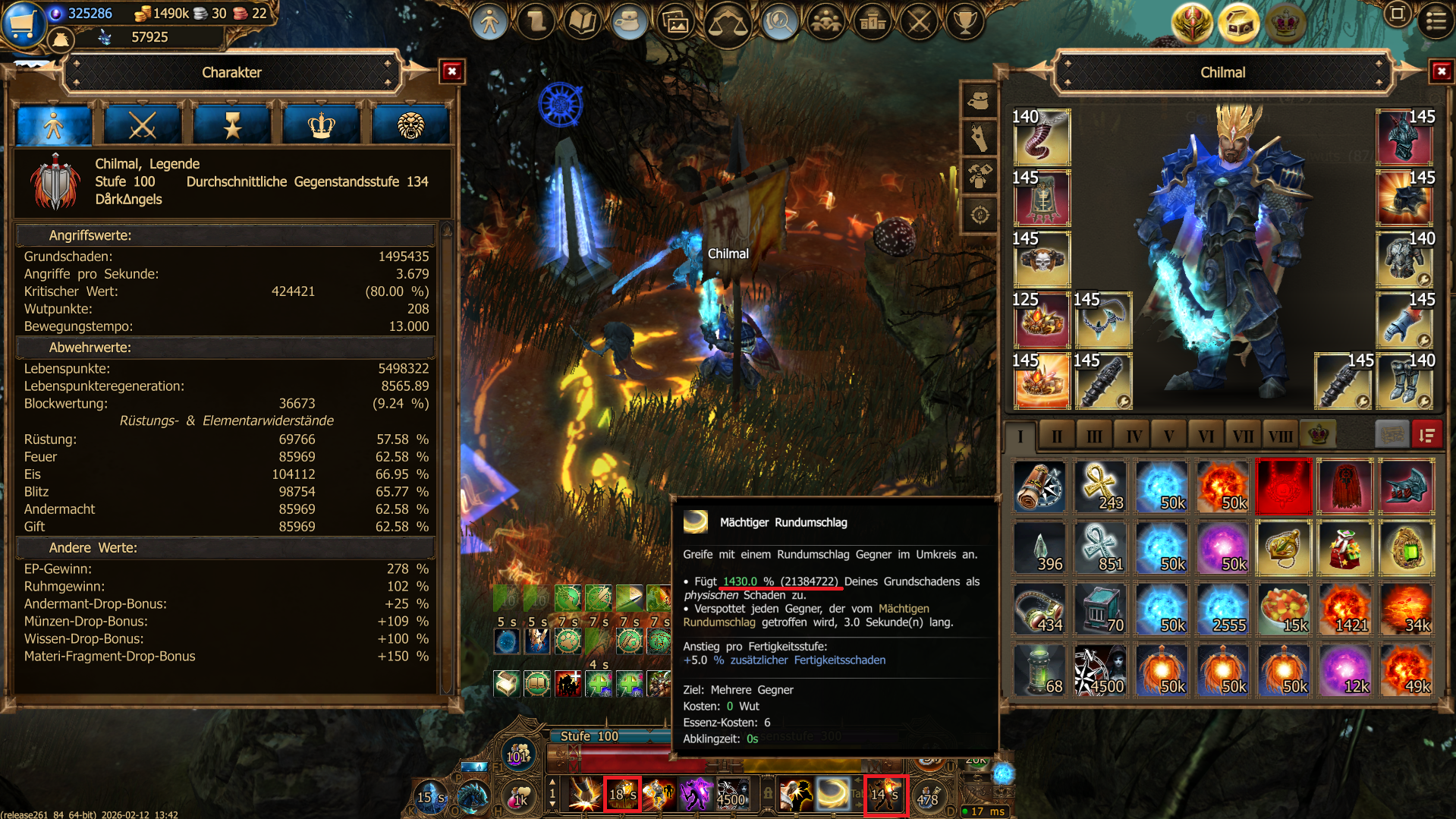Screen dimensions: 1456x819
Task: Open inventory bag tab V
Action: tap(1168, 436)
